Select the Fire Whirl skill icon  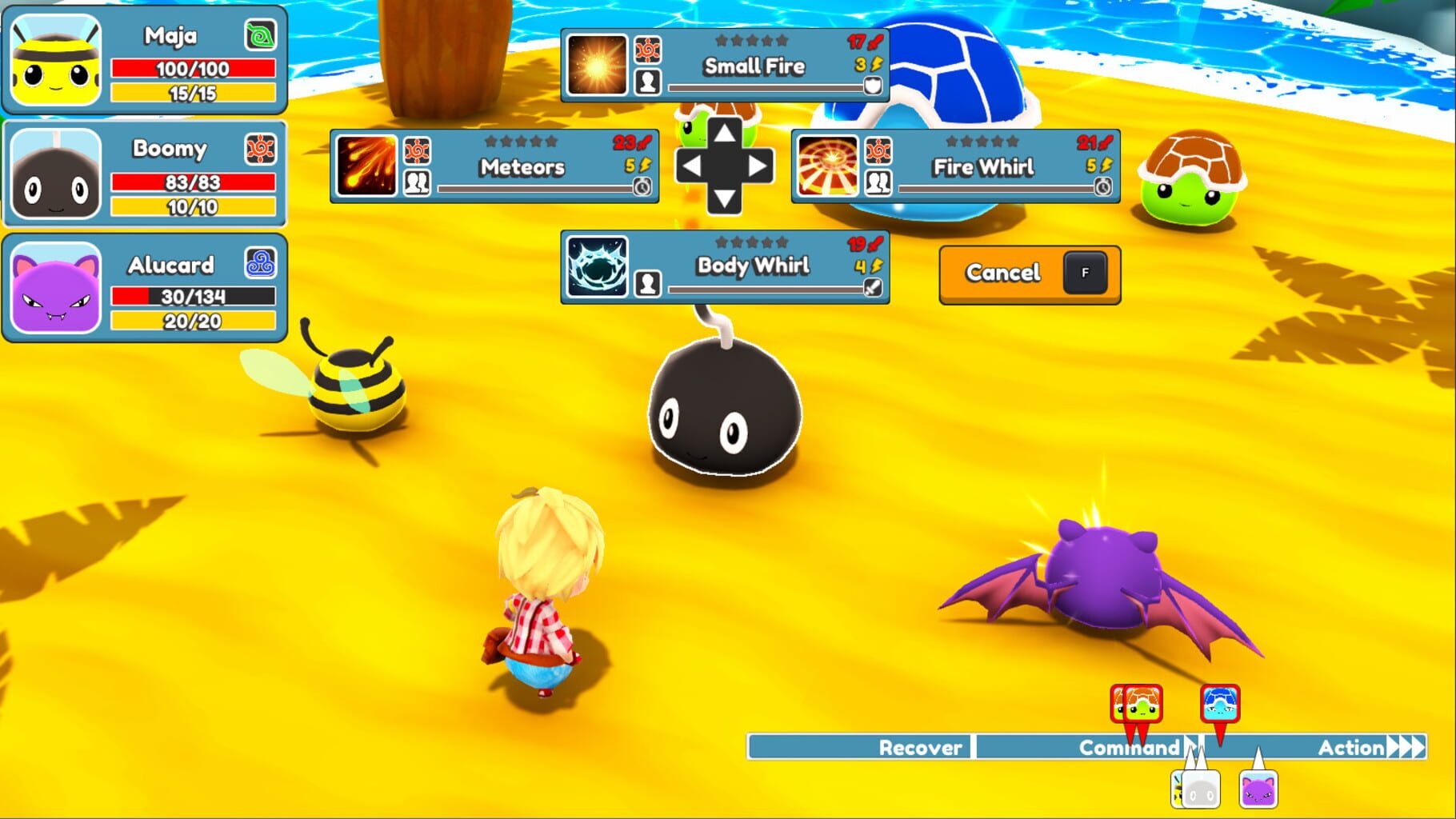[830, 166]
